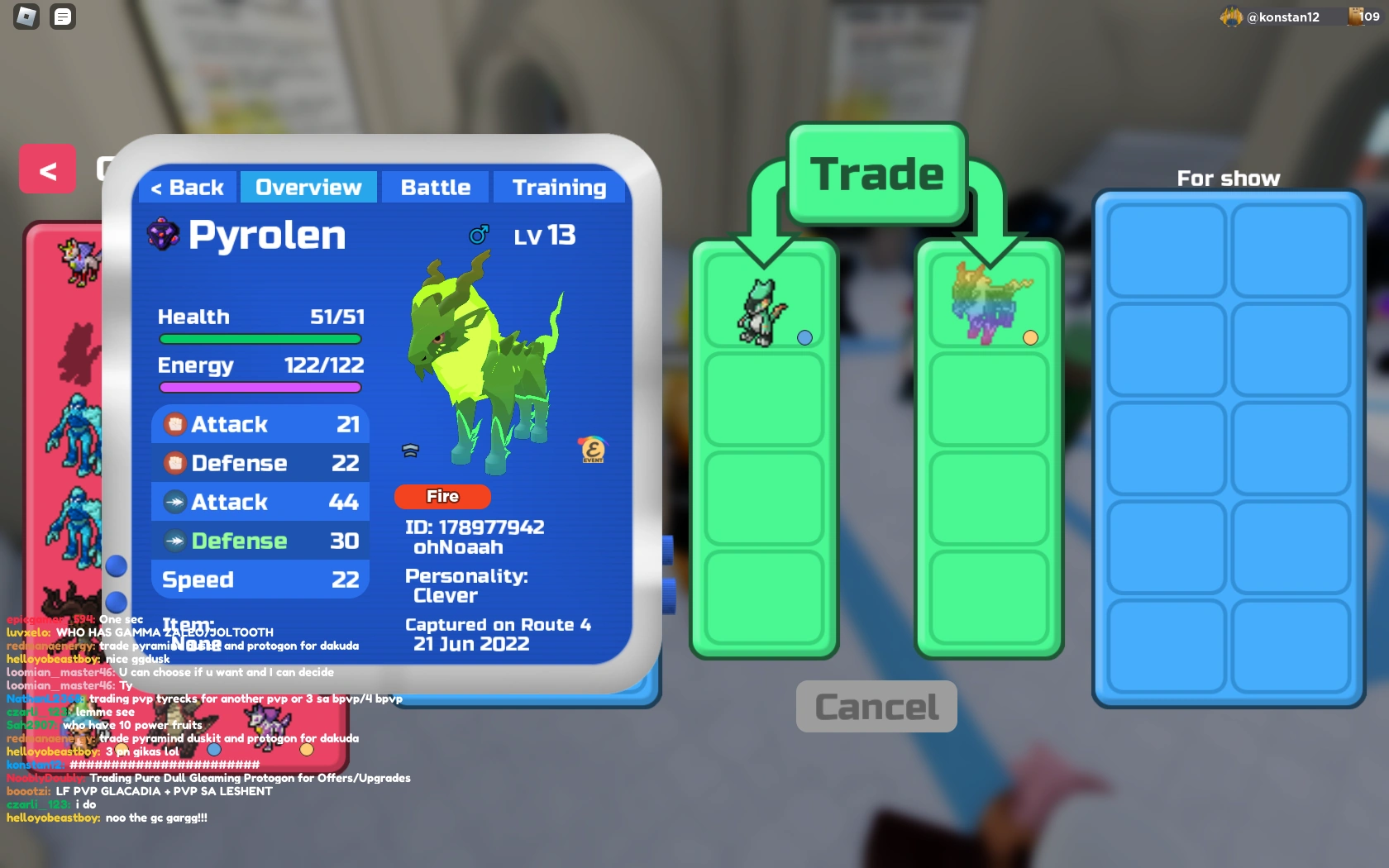This screenshot has width=1389, height=868.
Task: Toggle the blue dot on your offered creature
Action: point(804,337)
